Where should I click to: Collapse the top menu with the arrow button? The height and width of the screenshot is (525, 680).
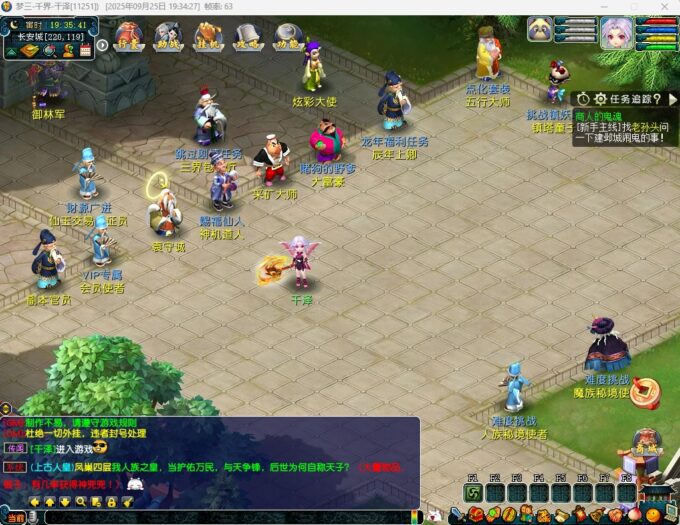(102, 45)
